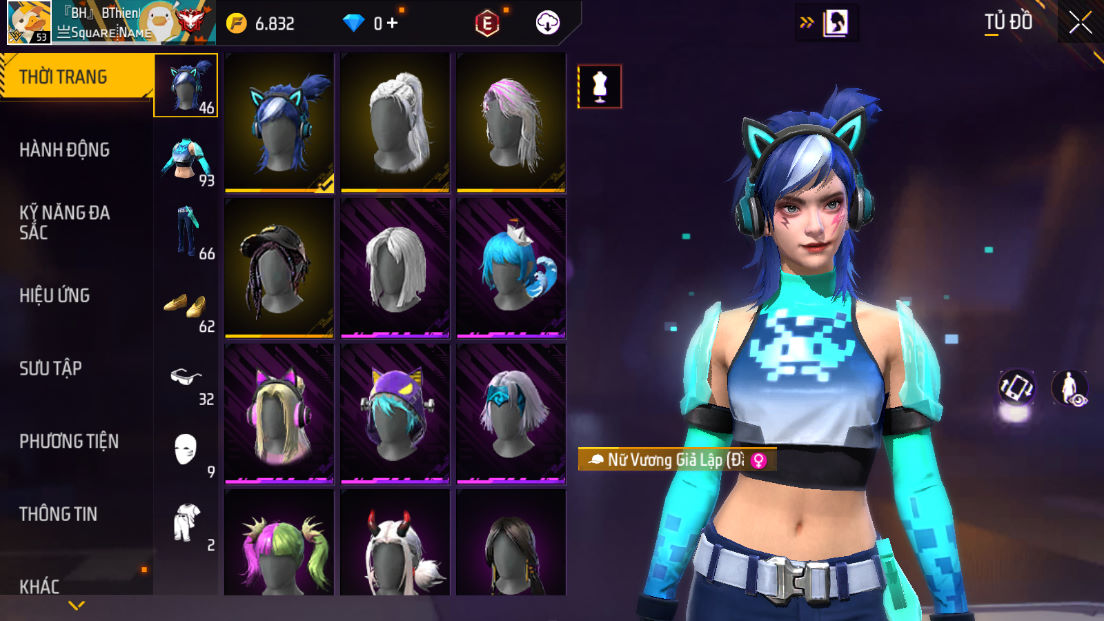Choose the Phương Tiện category
1104x621 pixels.
pyautogui.click(x=69, y=441)
